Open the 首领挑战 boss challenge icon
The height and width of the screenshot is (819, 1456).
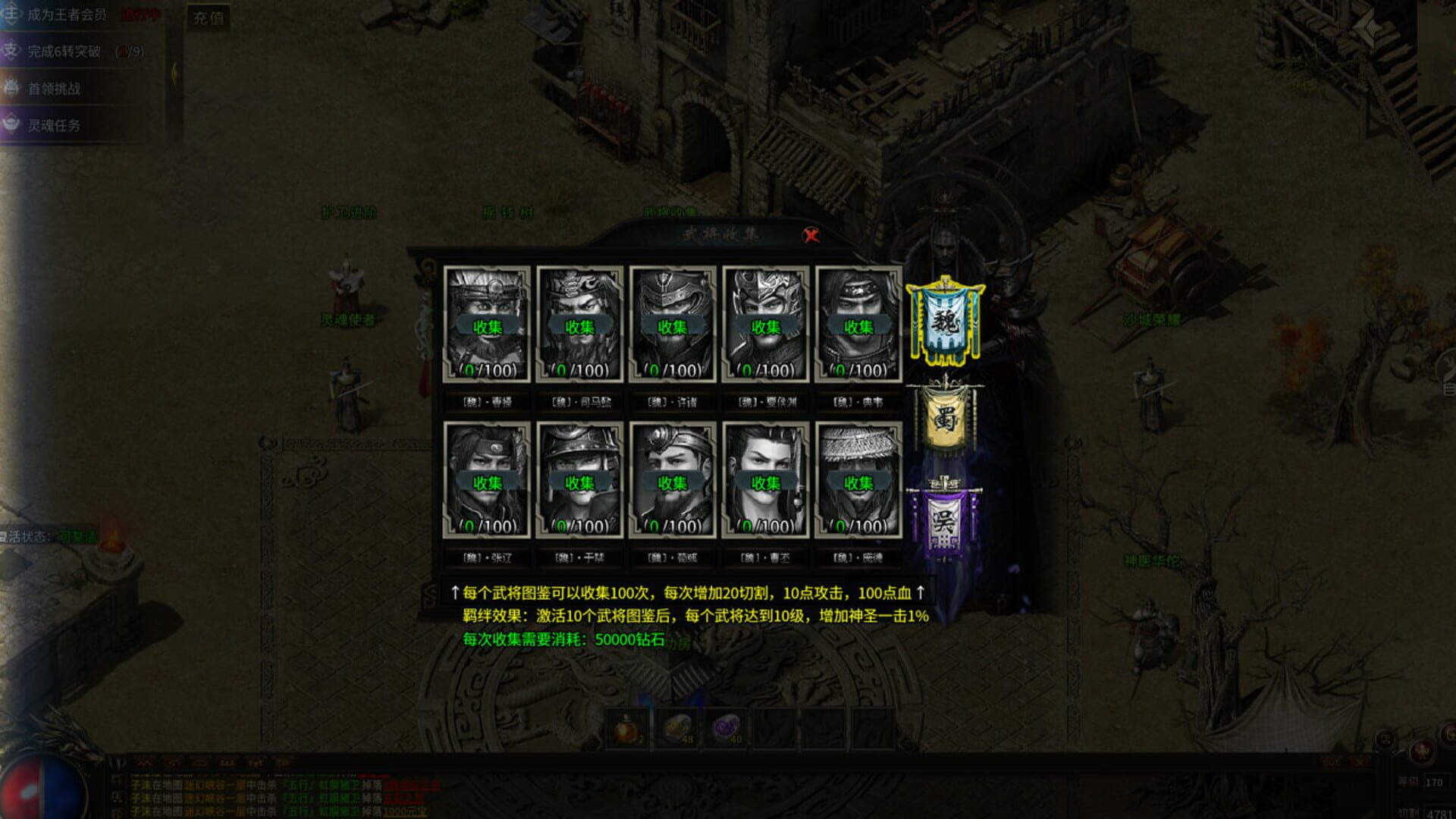pos(11,89)
